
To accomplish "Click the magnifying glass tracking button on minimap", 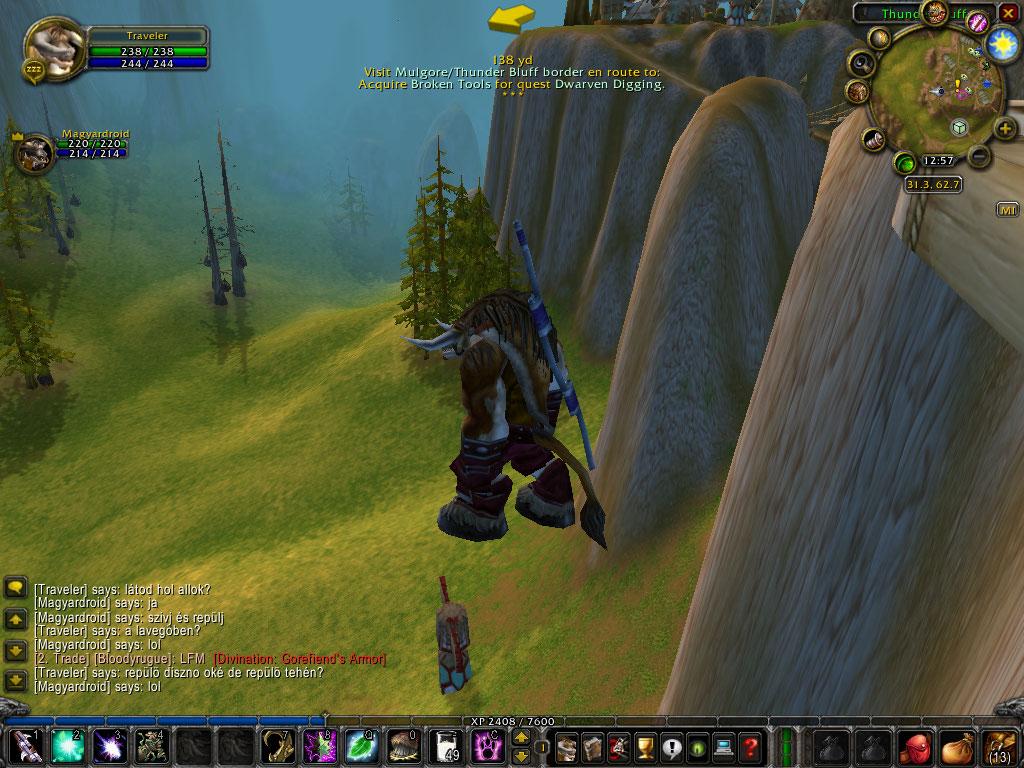I will pyautogui.click(x=861, y=64).
